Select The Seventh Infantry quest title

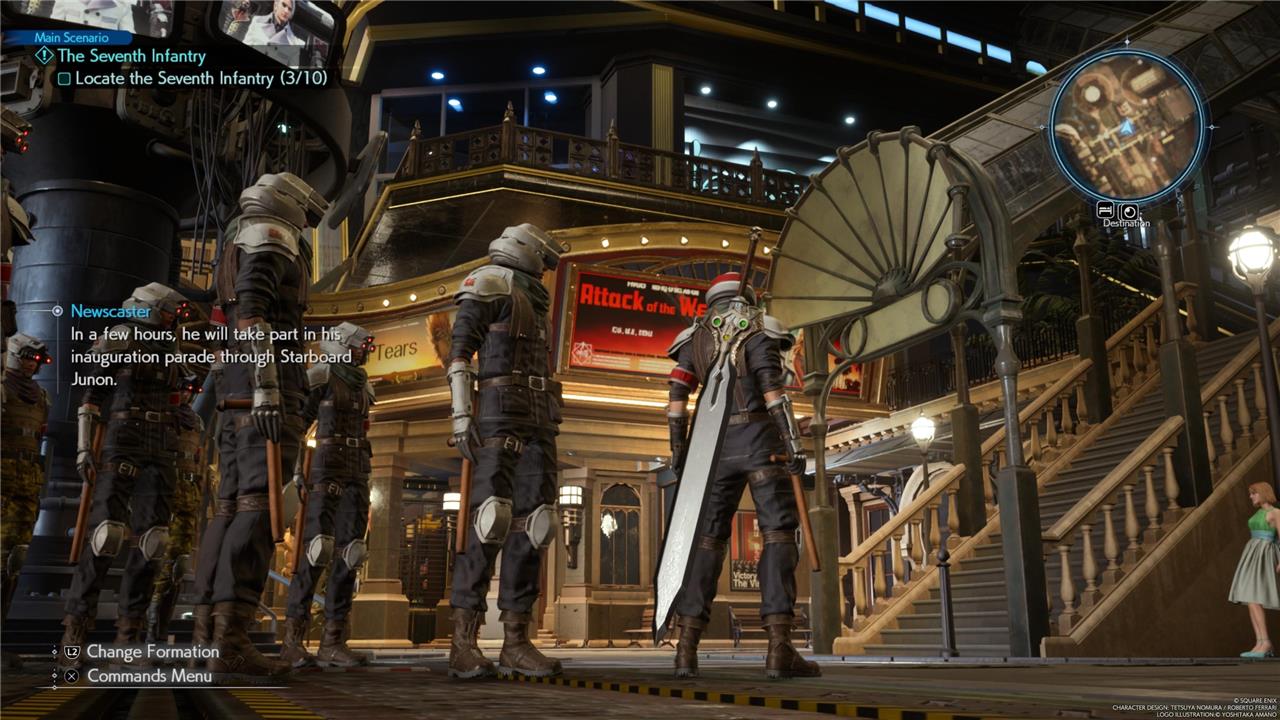[131, 56]
